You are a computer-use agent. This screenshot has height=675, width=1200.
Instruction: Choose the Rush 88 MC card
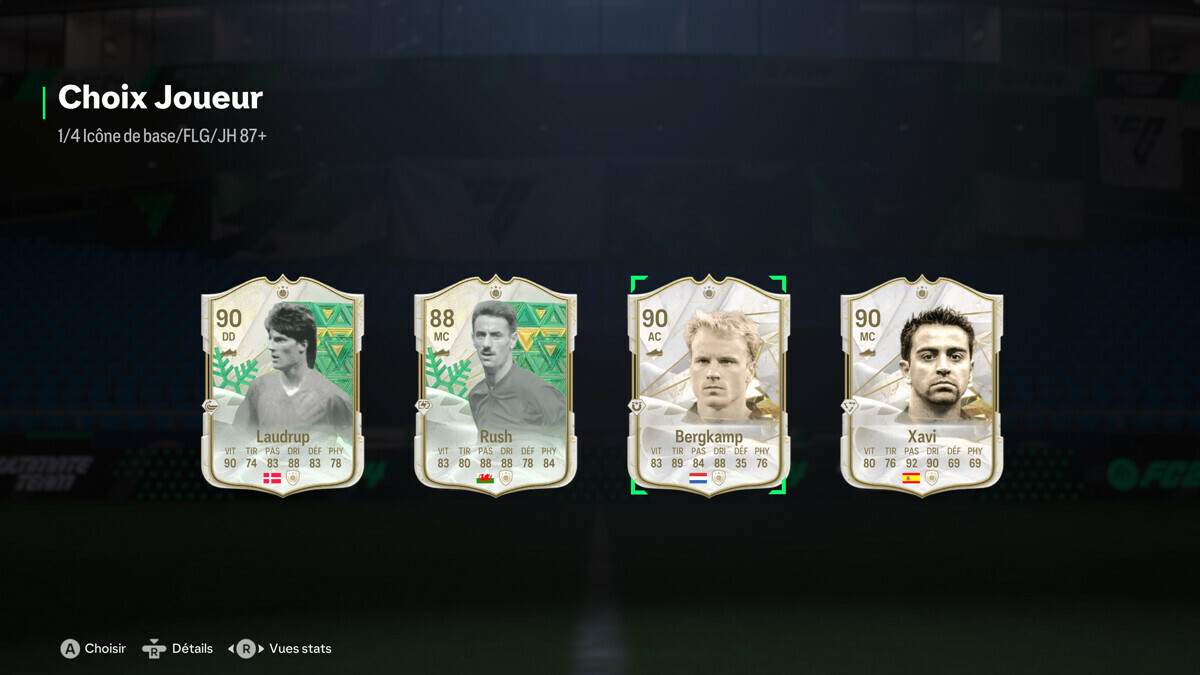pyautogui.click(x=495, y=385)
